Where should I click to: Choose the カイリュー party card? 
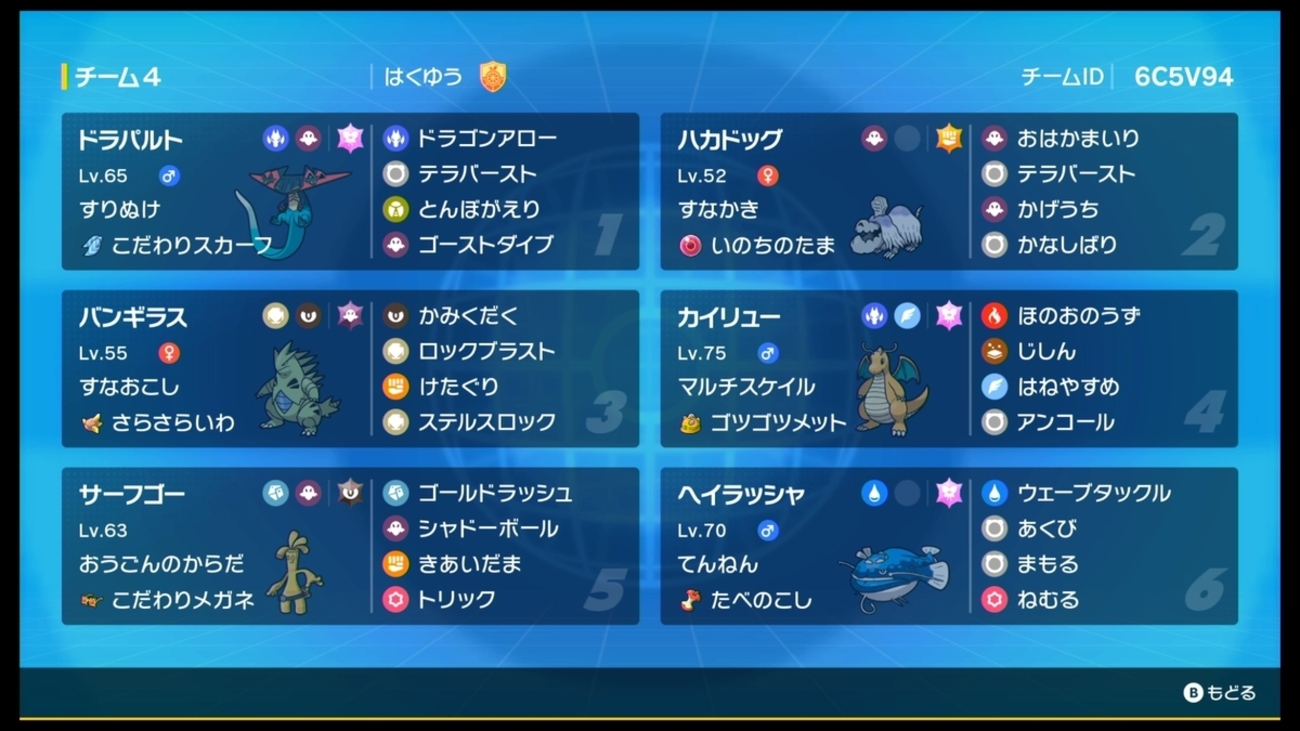tap(948, 369)
